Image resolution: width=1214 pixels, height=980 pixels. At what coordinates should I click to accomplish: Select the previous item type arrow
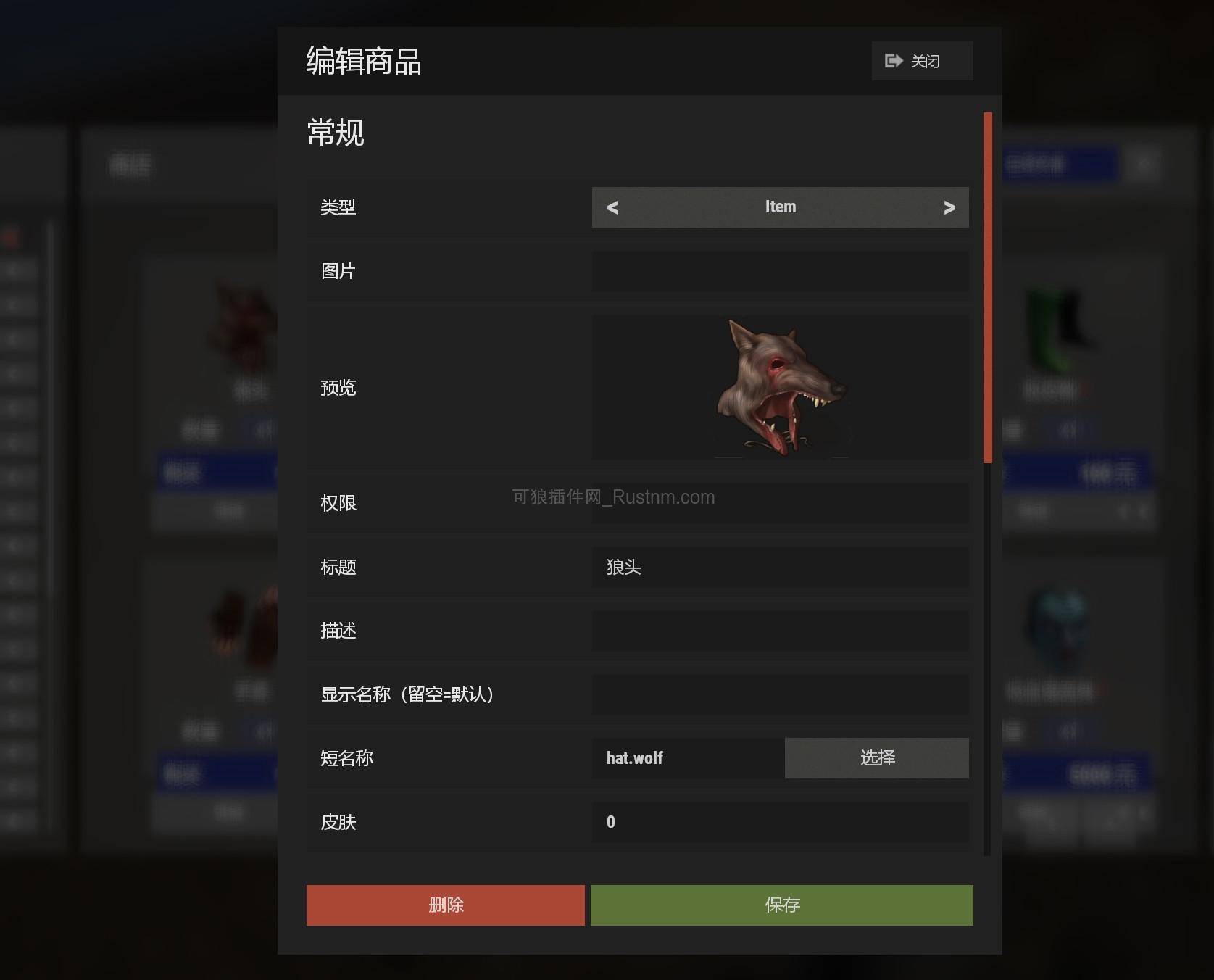coord(612,207)
